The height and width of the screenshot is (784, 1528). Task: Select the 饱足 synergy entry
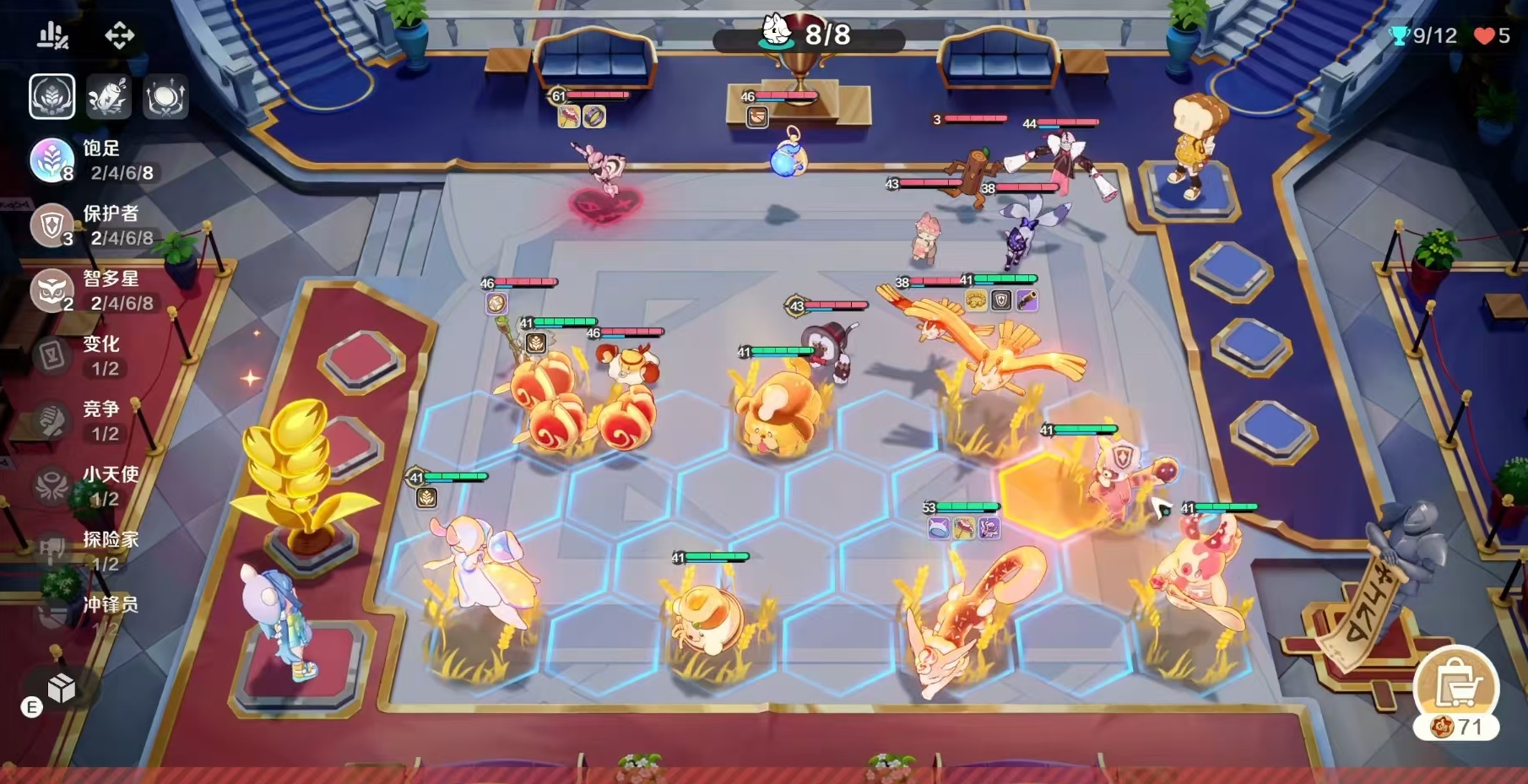pos(93,160)
